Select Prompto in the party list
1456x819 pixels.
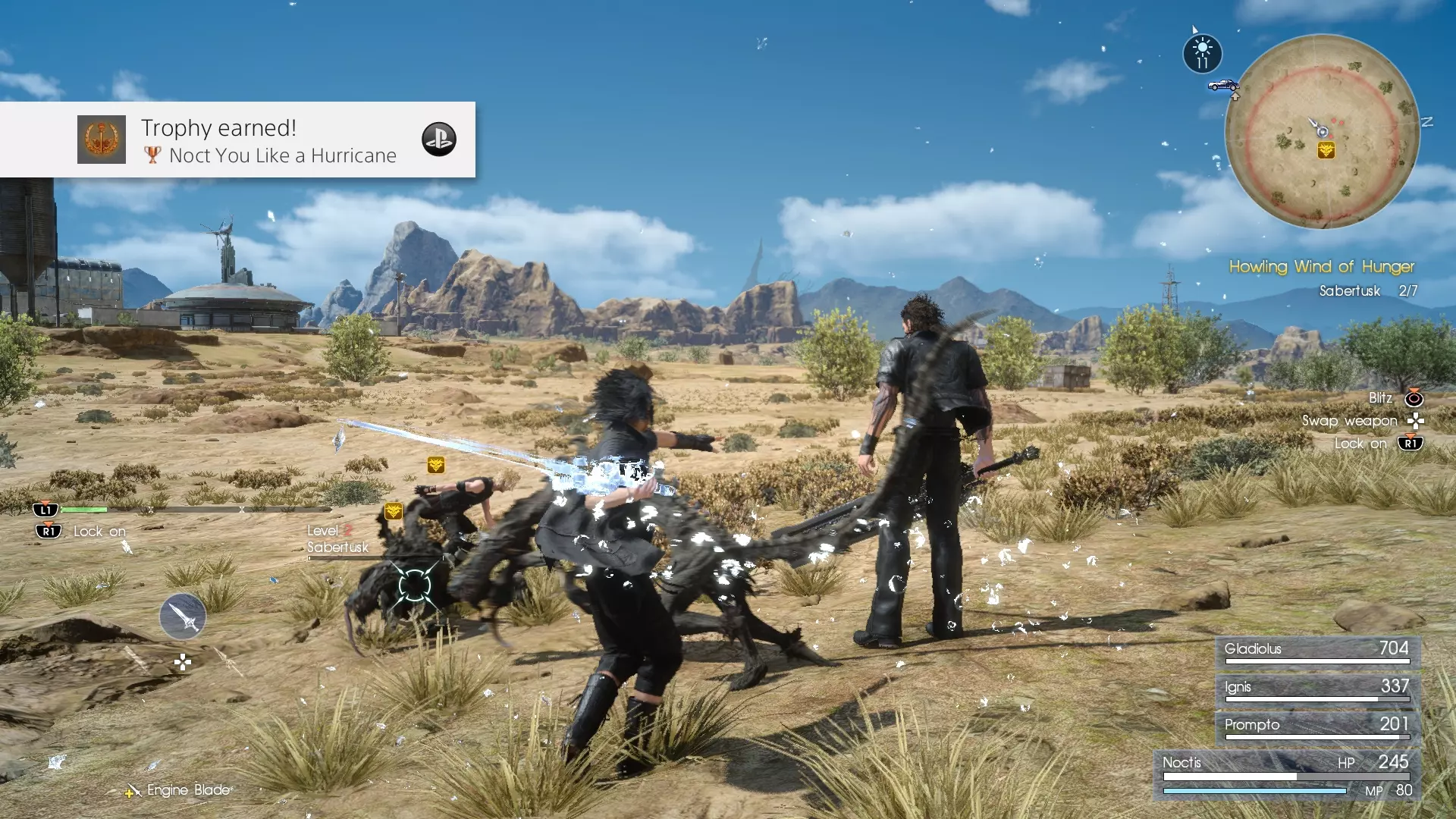pyautogui.click(x=1317, y=726)
